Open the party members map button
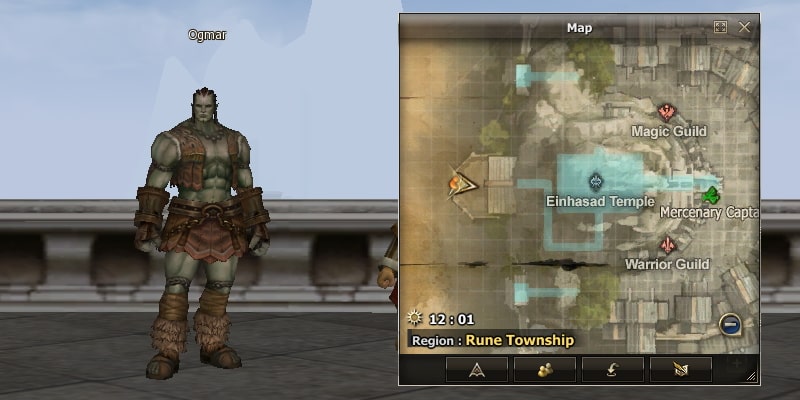Image resolution: width=800 pixels, height=400 pixels. coord(545,369)
